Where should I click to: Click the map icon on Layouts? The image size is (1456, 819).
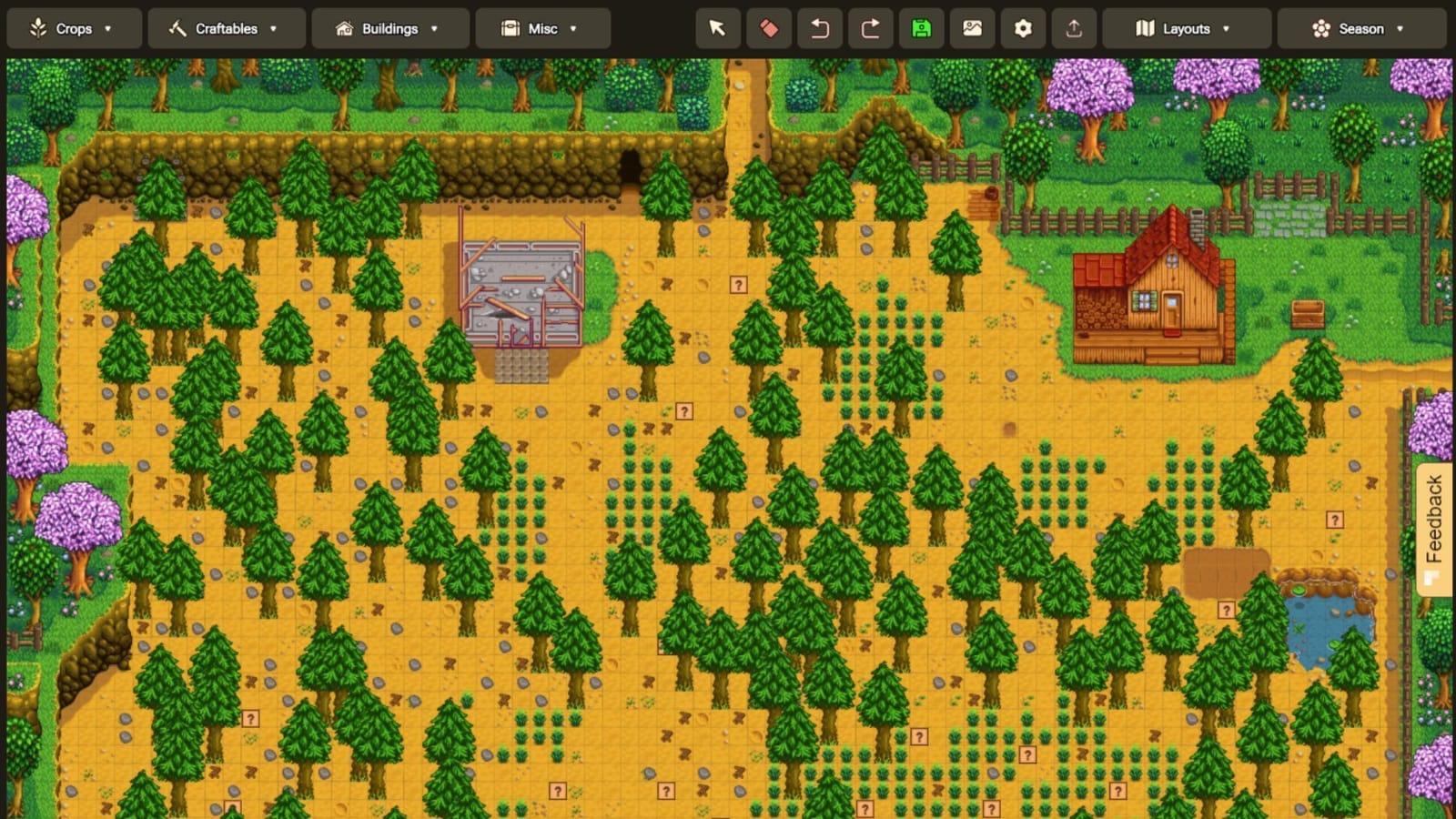[x=1145, y=28]
